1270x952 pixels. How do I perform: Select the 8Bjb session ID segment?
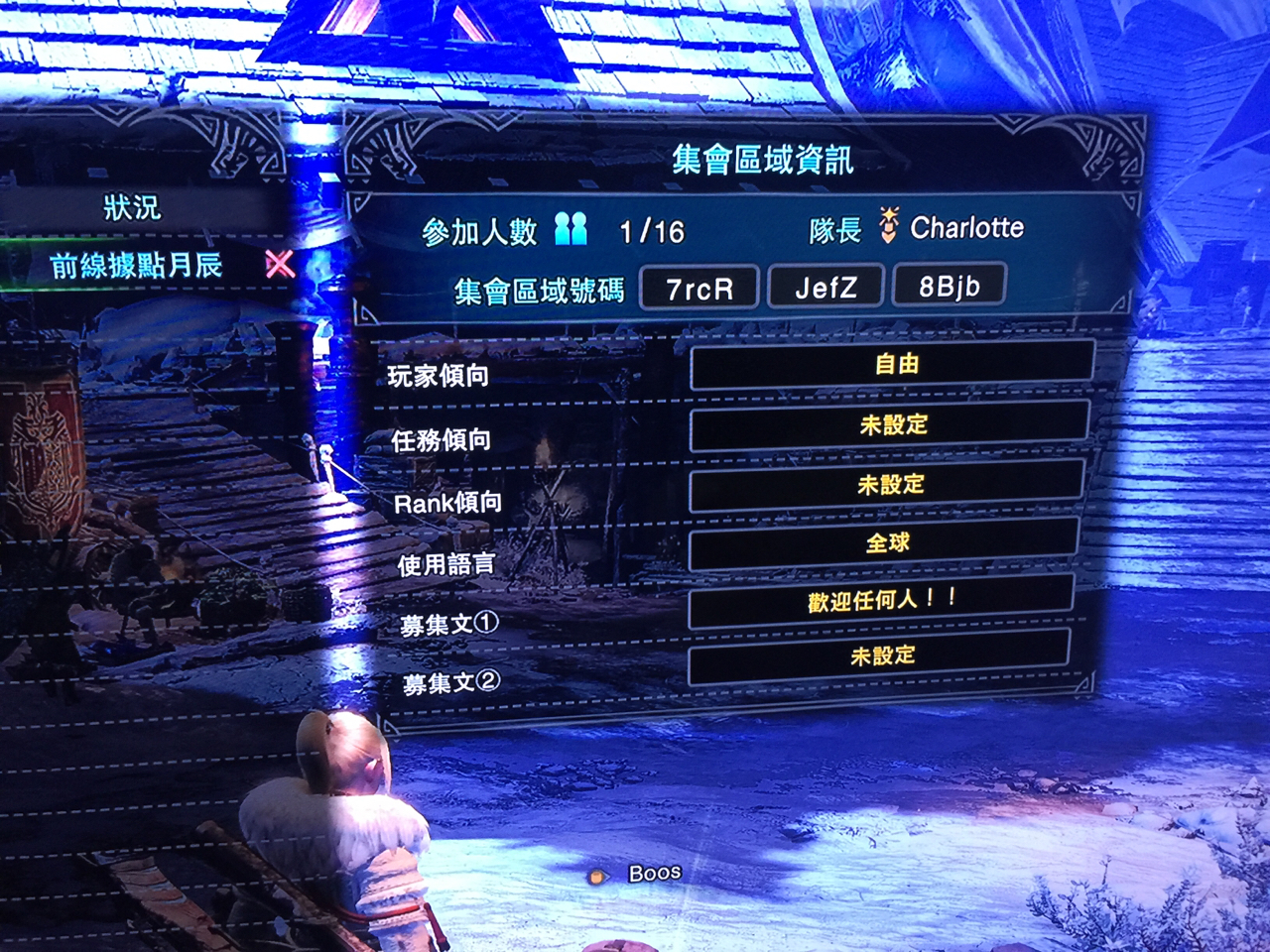pos(950,287)
